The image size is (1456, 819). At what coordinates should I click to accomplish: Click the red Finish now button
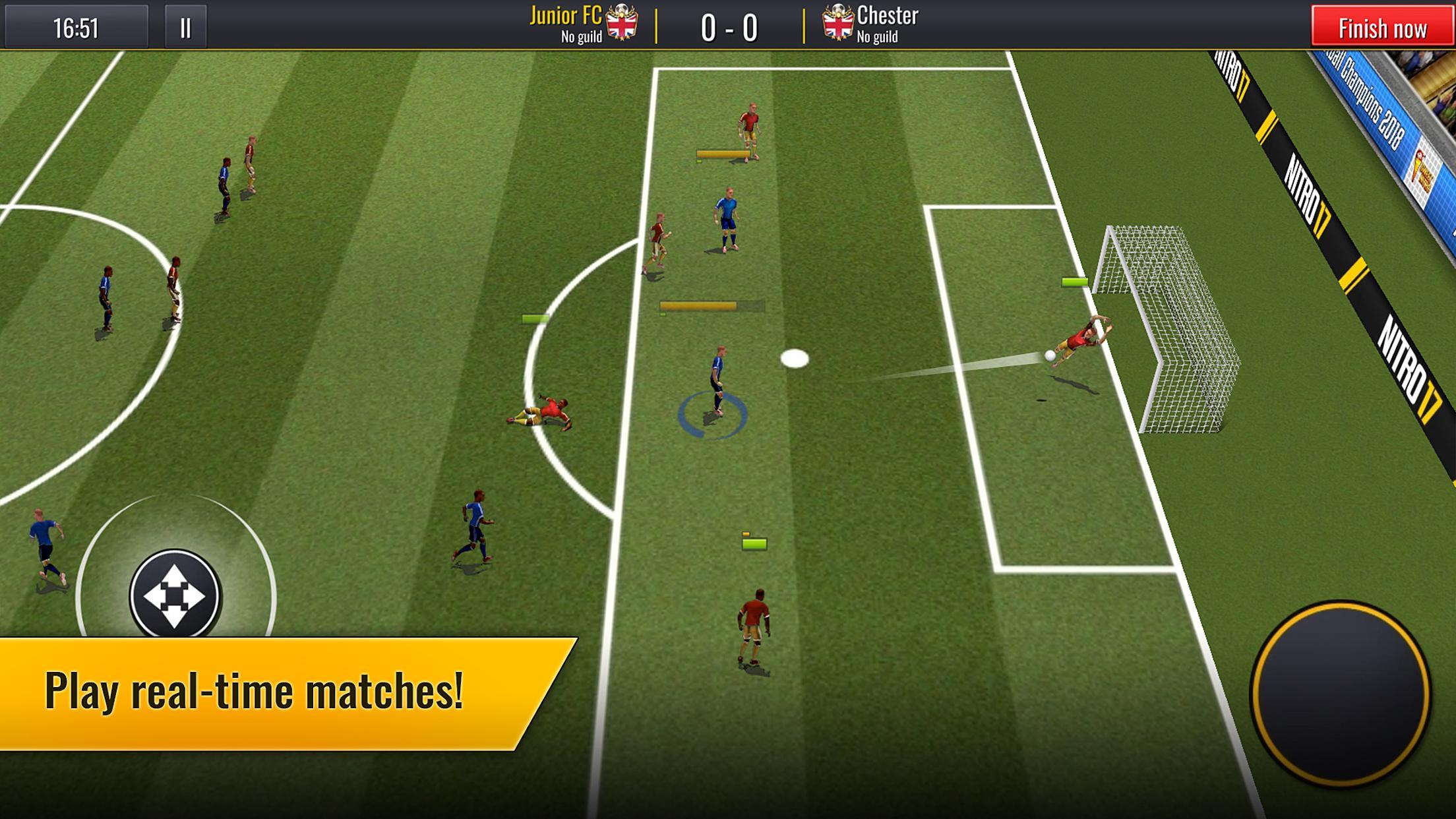[x=1381, y=28]
